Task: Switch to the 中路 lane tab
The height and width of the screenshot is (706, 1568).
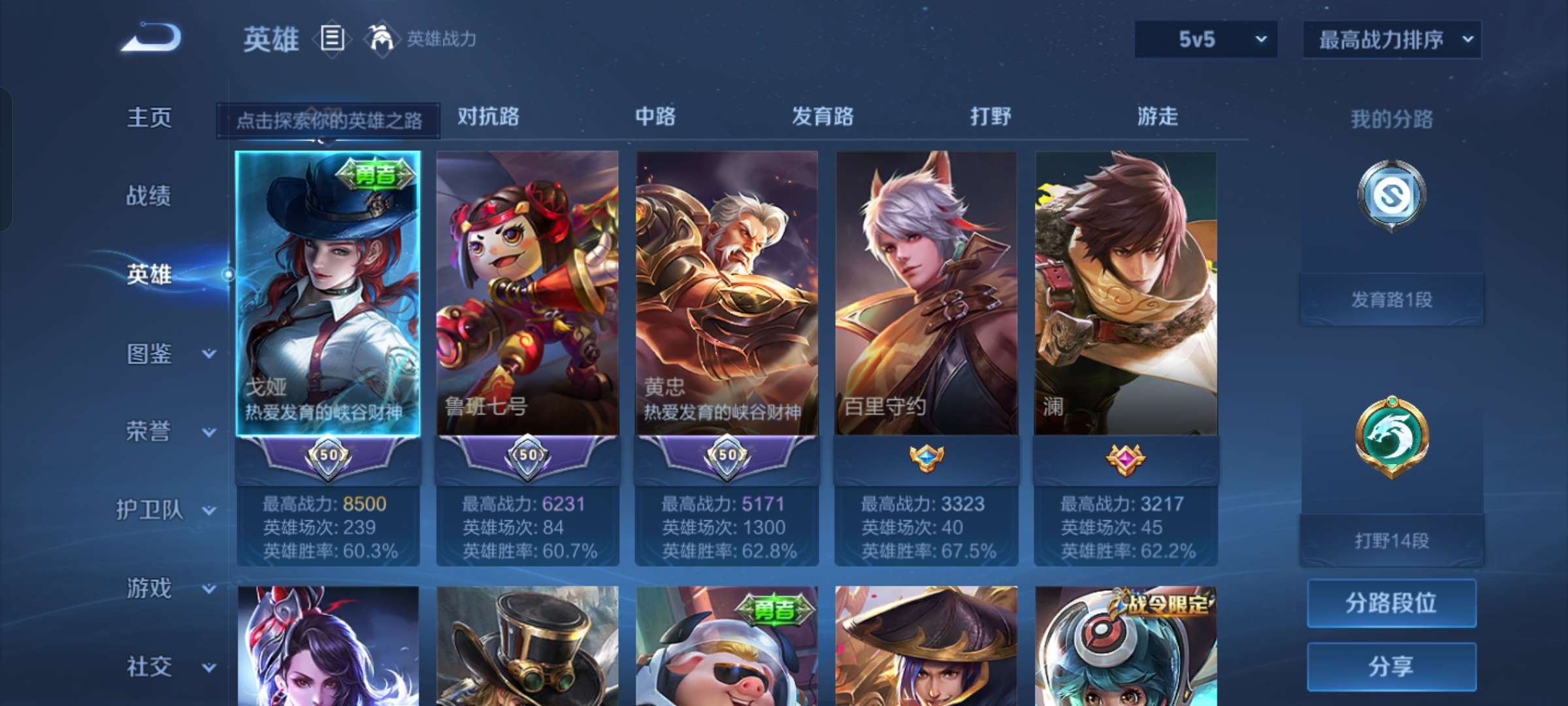Action: 655,118
